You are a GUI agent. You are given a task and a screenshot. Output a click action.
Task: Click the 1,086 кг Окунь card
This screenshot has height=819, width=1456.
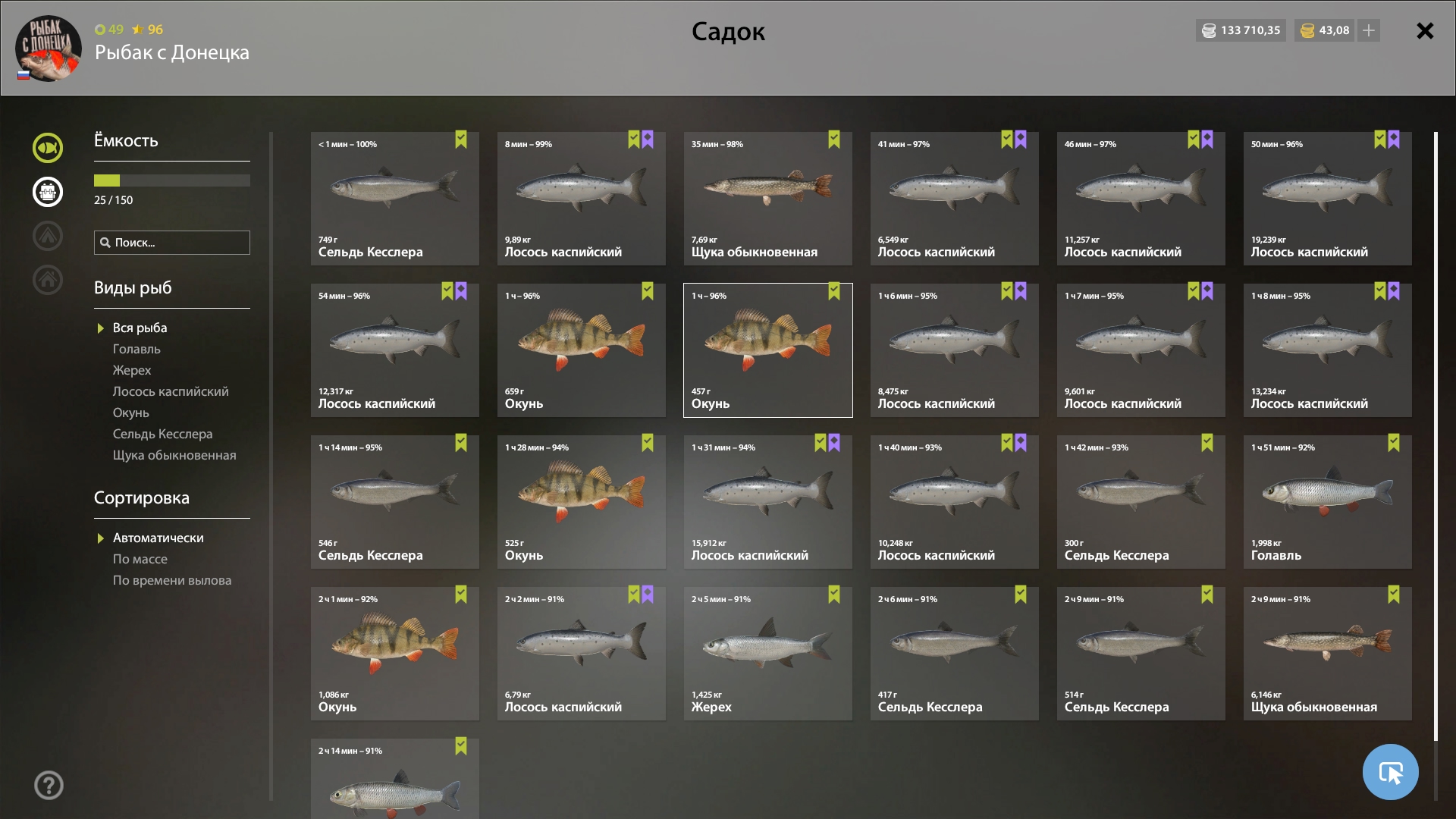(394, 654)
